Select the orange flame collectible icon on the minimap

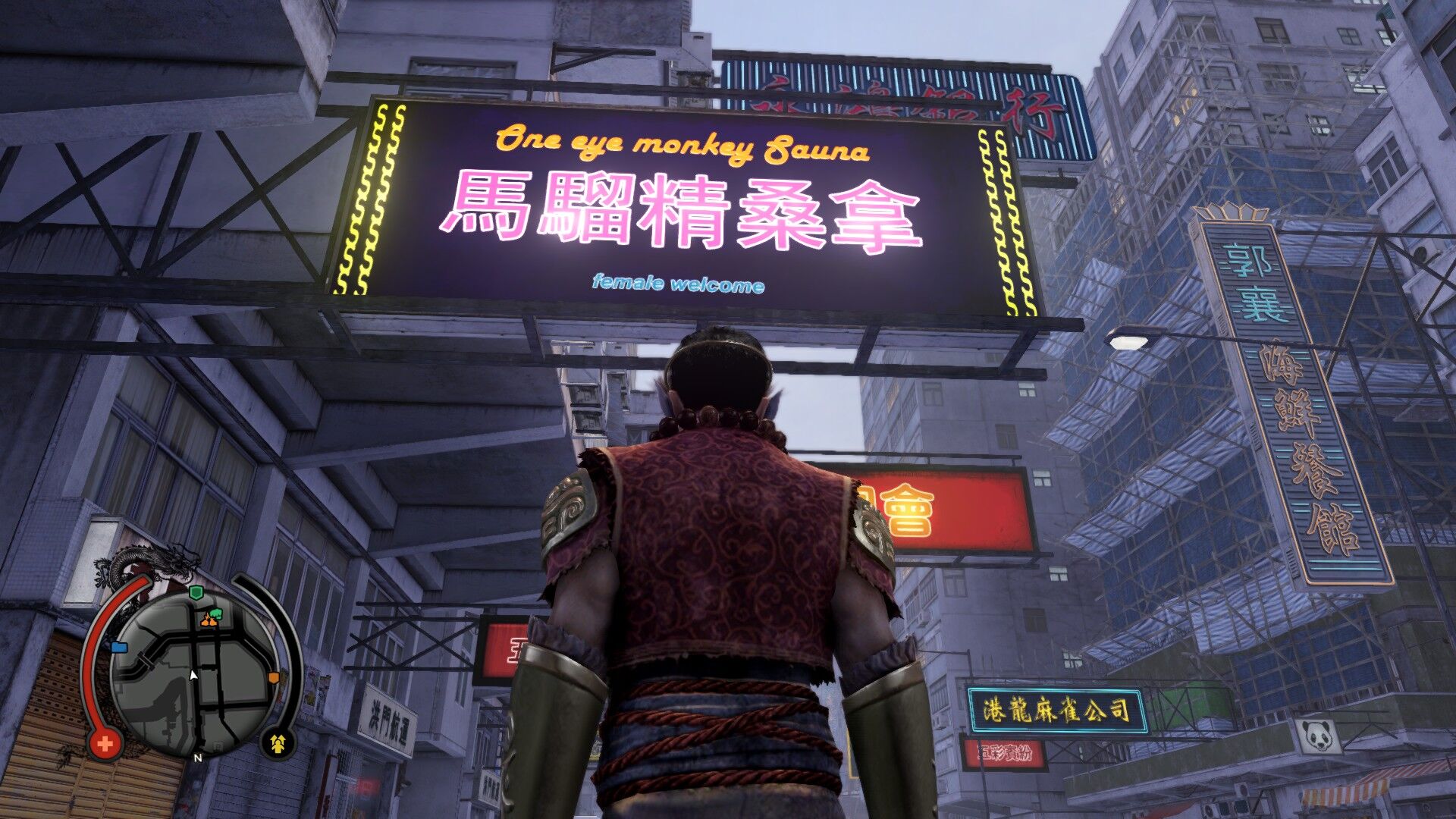[208, 623]
